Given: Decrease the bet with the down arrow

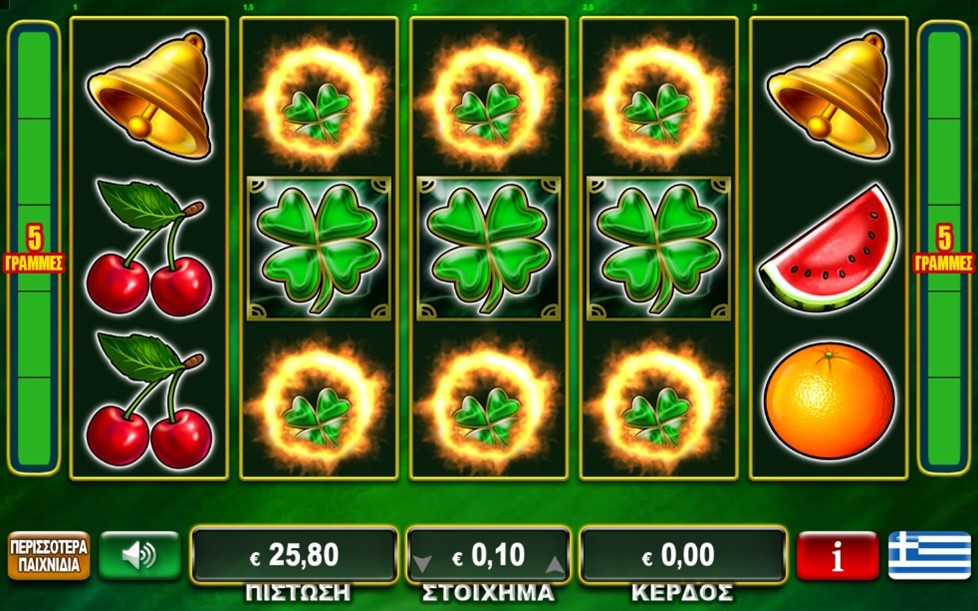Looking at the screenshot, I should [x=423, y=564].
